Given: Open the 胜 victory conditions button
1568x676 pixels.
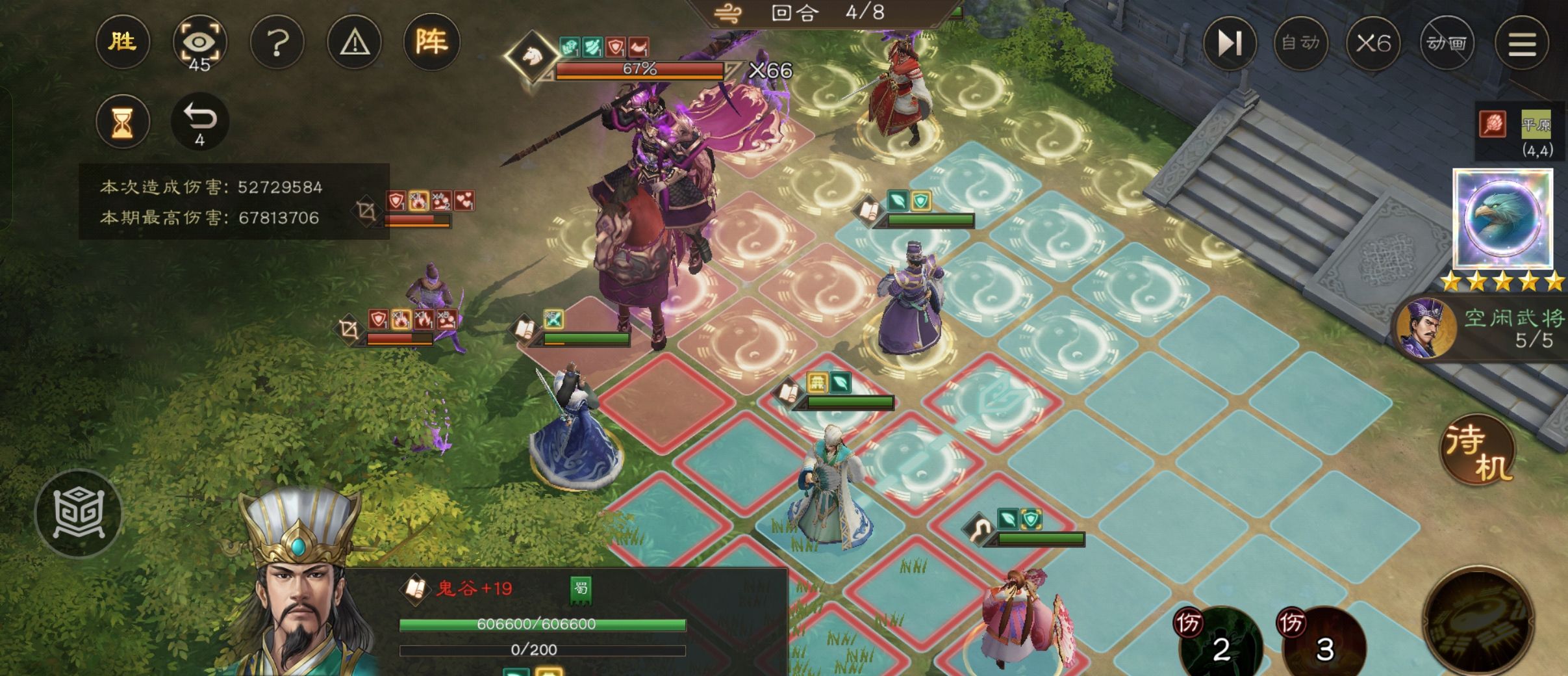Looking at the screenshot, I should click(122, 43).
